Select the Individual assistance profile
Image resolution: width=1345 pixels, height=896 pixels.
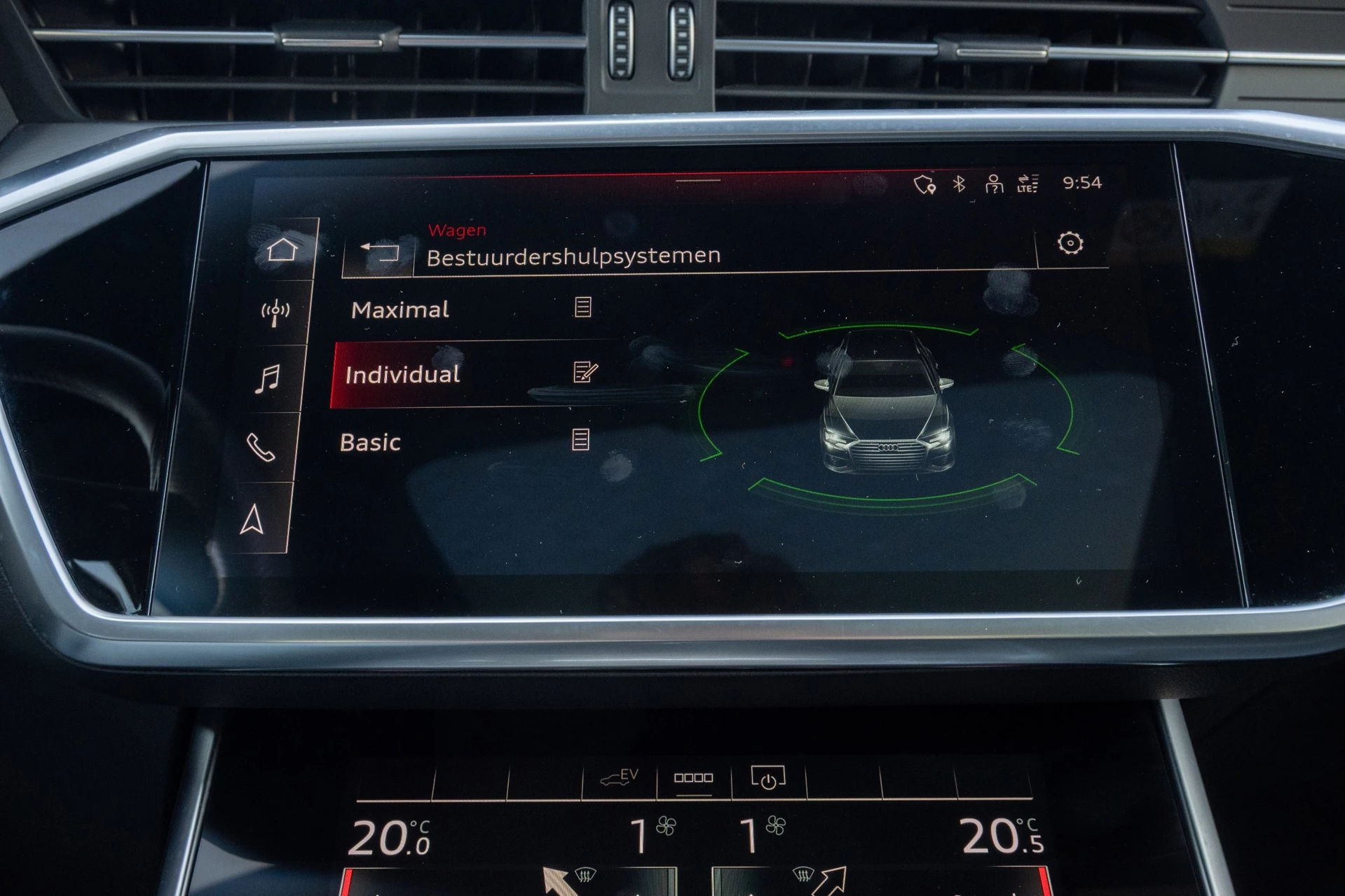click(403, 375)
